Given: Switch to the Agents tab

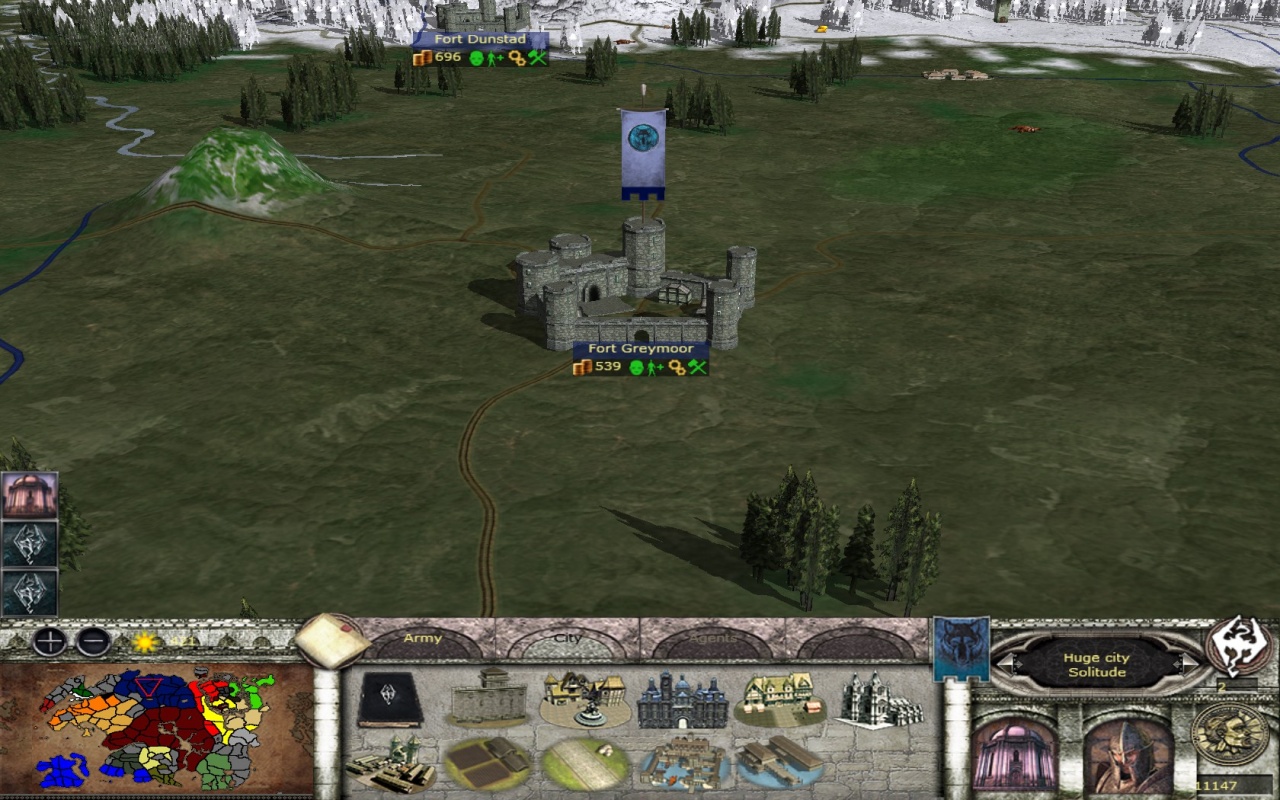Looking at the screenshot, I should tap(711, 639).
